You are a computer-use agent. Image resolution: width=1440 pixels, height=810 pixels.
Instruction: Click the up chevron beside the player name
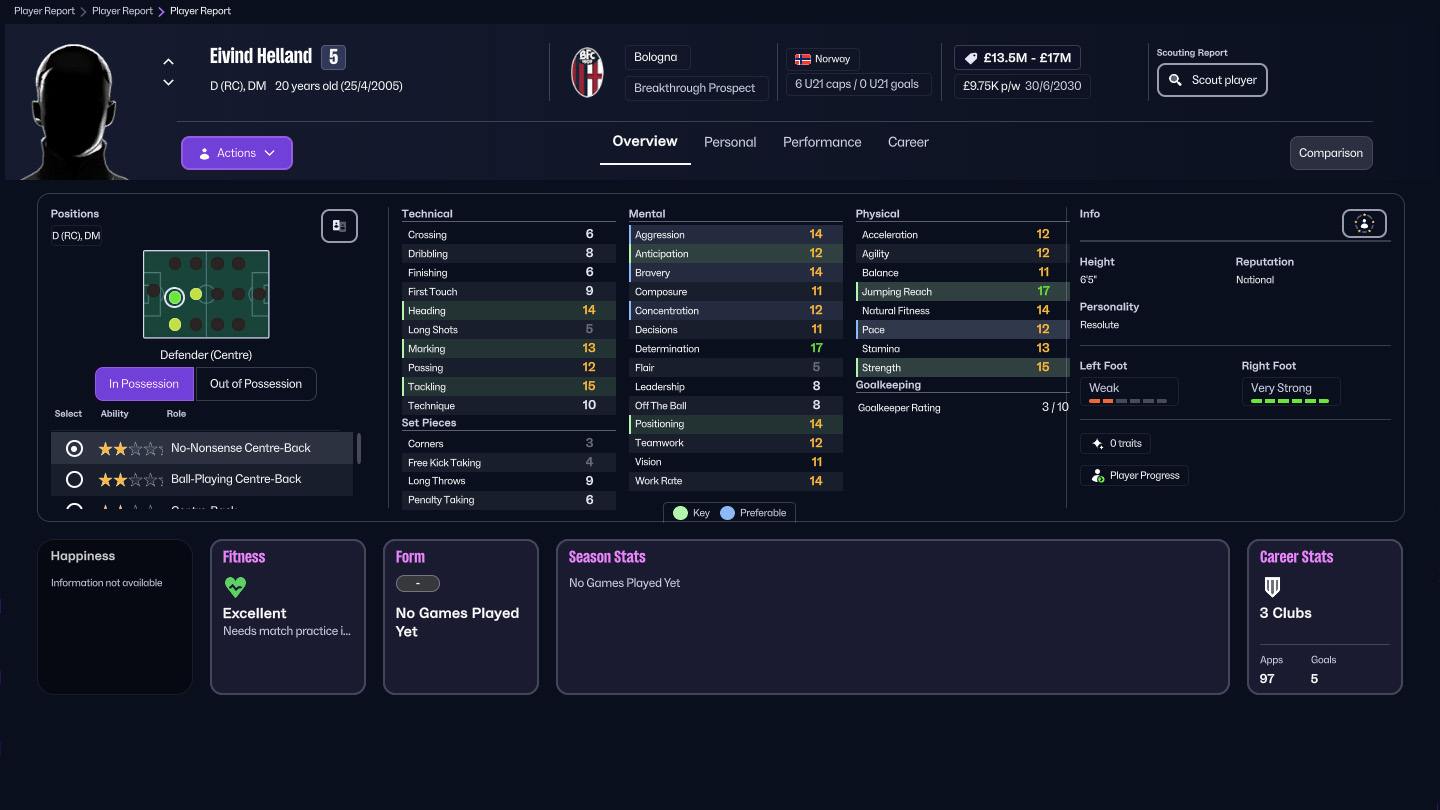(168, 60)
